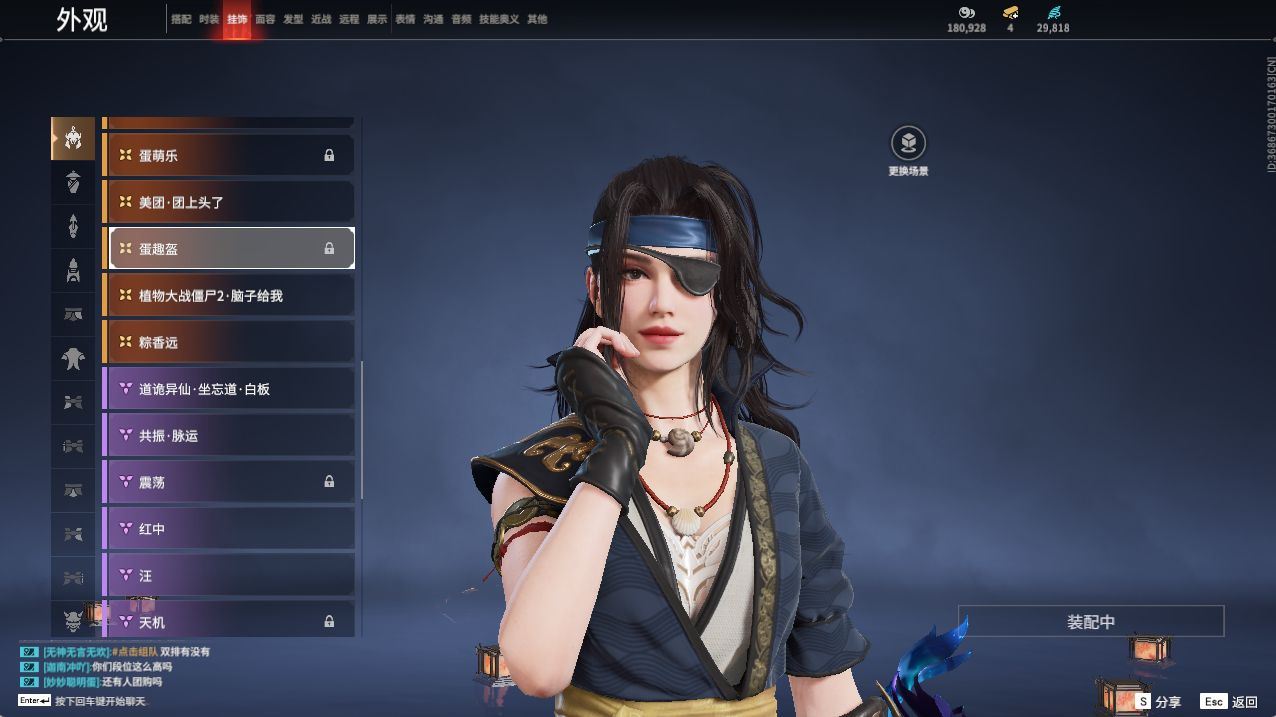Image resolution: width=1276 pixels, height=717 pixels.
Task: Switch to the 时装 tab
Action: 209,19
